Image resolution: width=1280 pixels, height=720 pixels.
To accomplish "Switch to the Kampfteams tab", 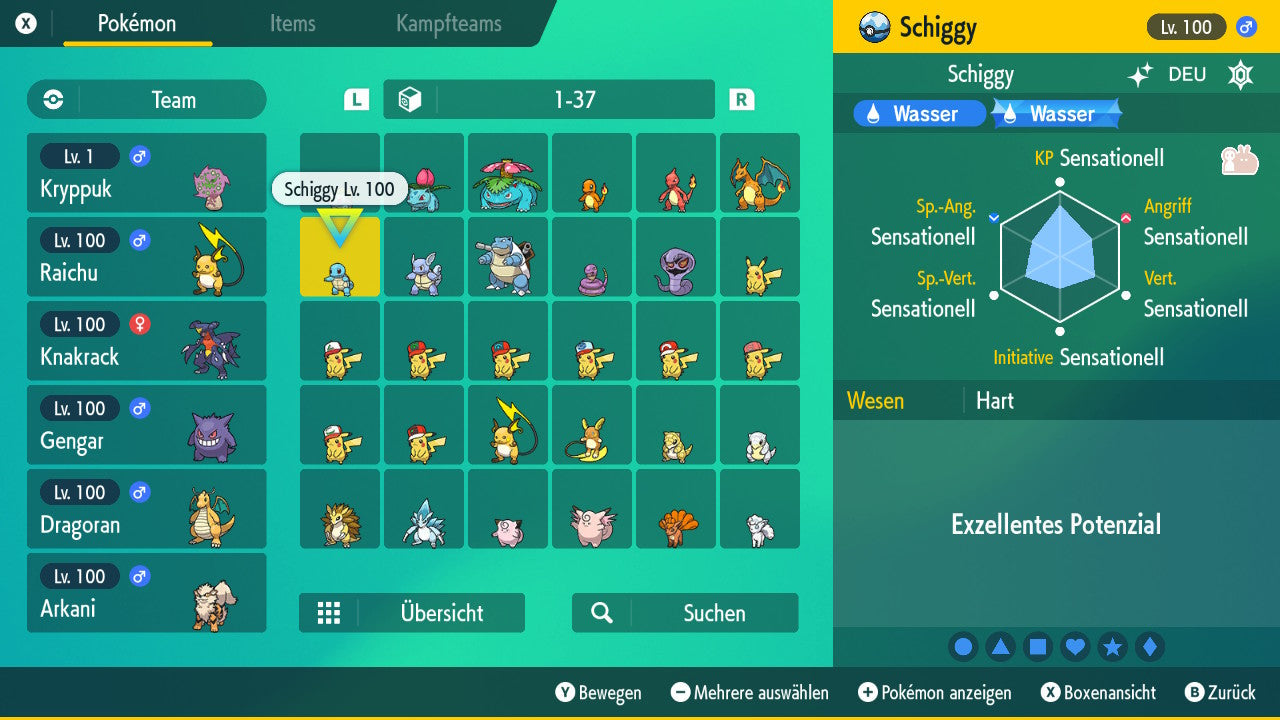I will [x=447, y=24].
